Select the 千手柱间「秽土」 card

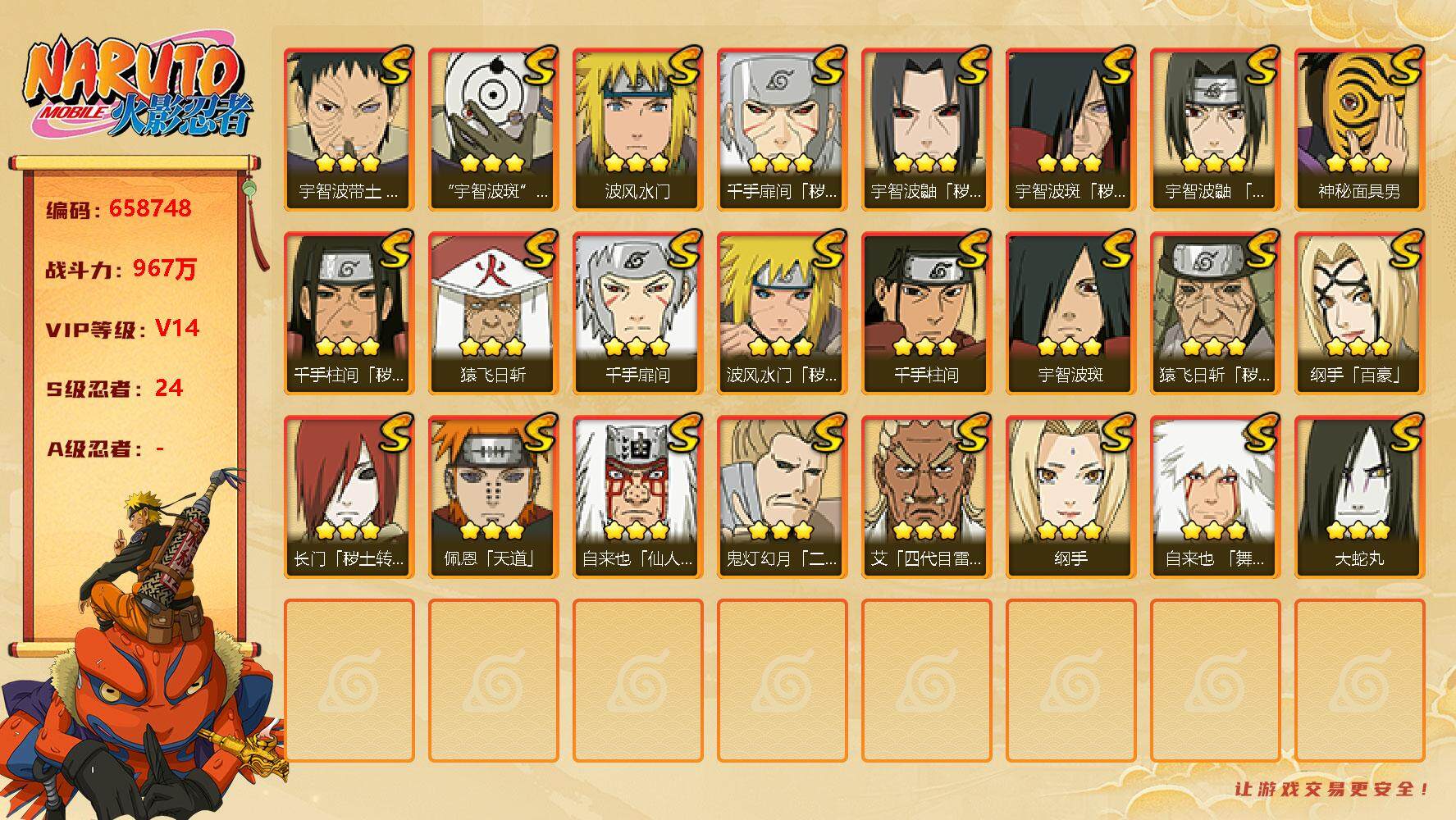(349, 313)
